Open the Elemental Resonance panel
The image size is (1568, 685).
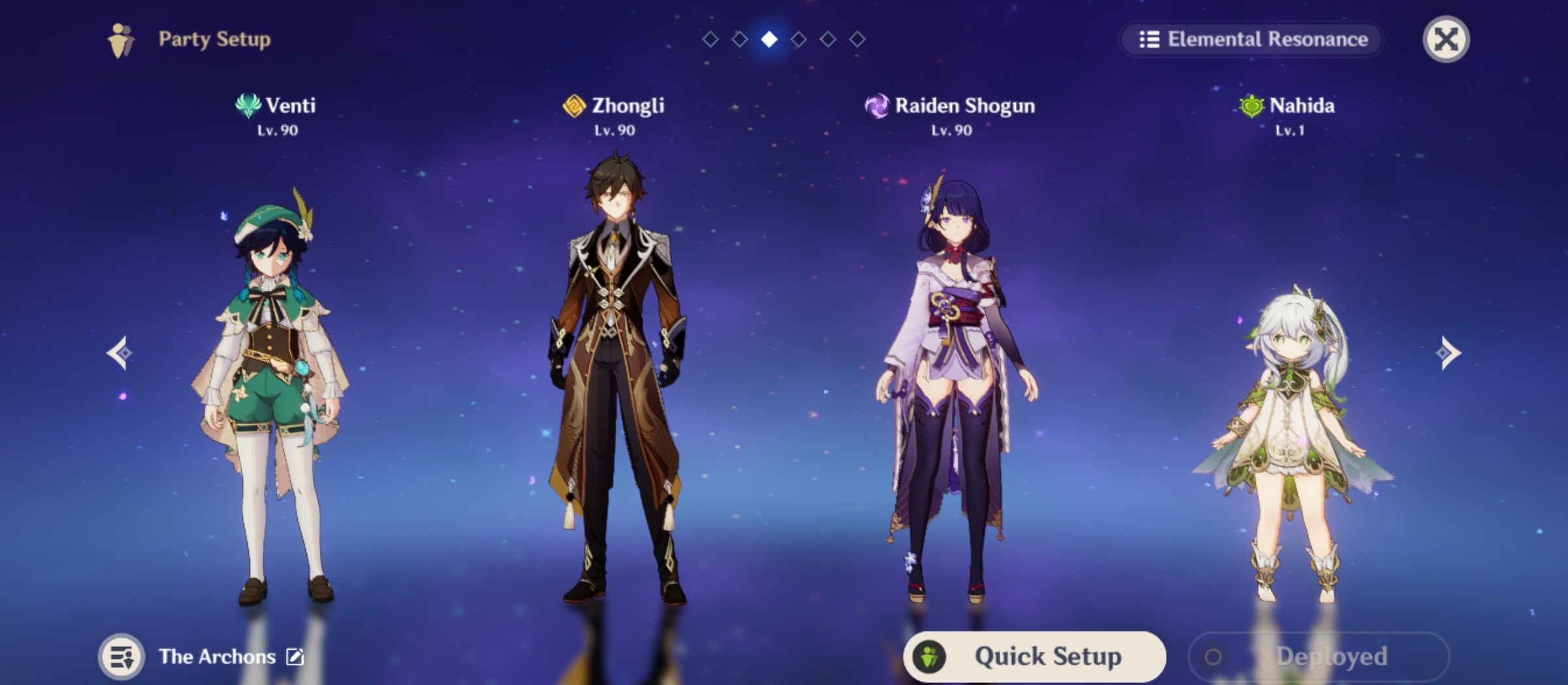point(1250,40)
